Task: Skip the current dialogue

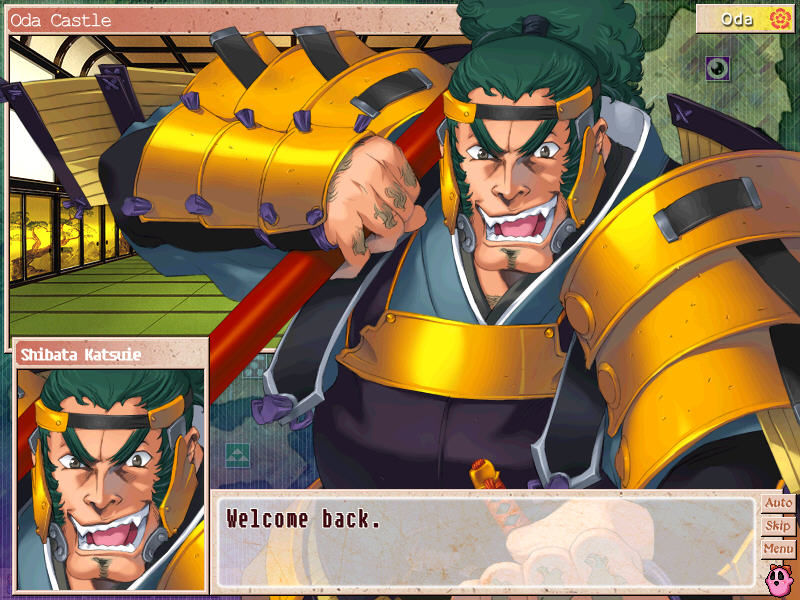Action: point(778,526)
